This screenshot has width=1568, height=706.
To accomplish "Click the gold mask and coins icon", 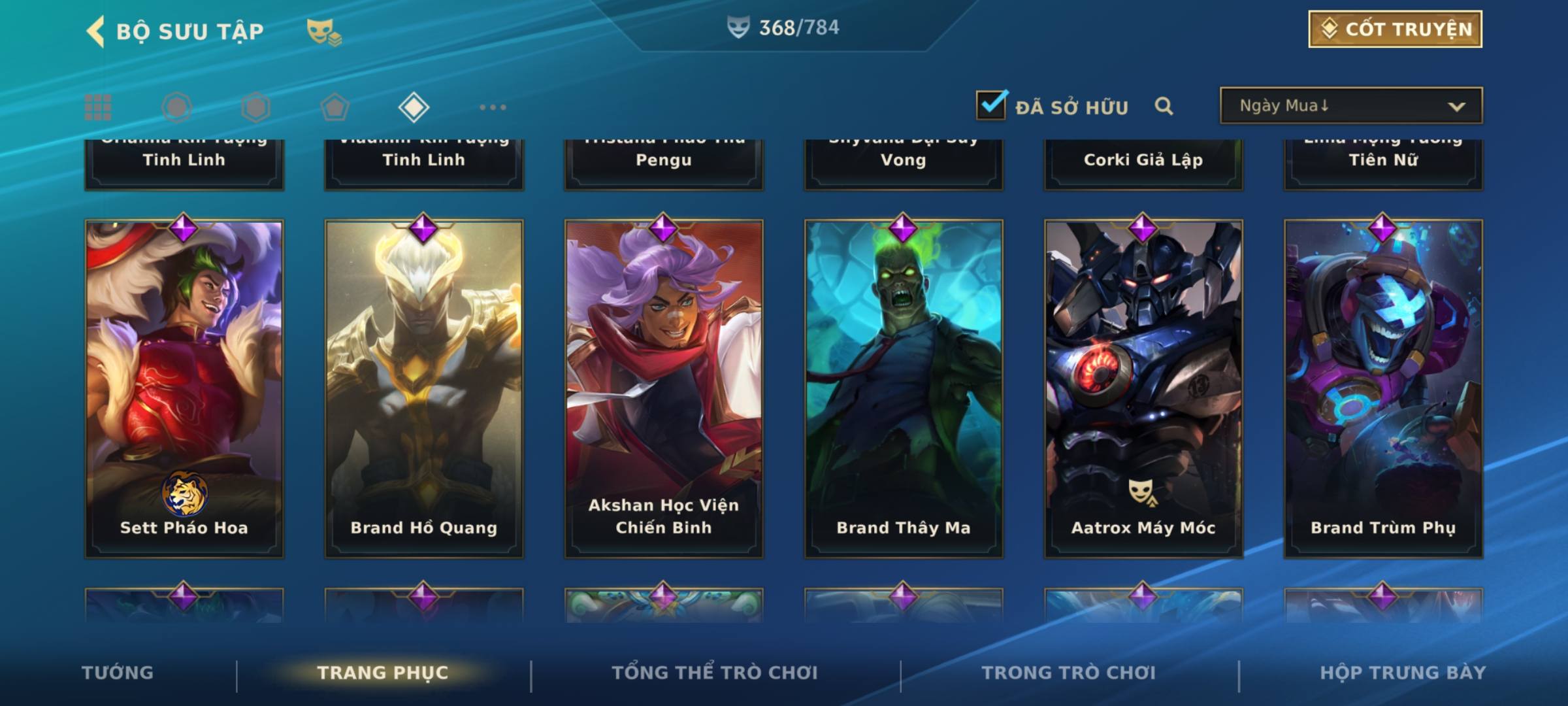I will (x=324, y=31).
